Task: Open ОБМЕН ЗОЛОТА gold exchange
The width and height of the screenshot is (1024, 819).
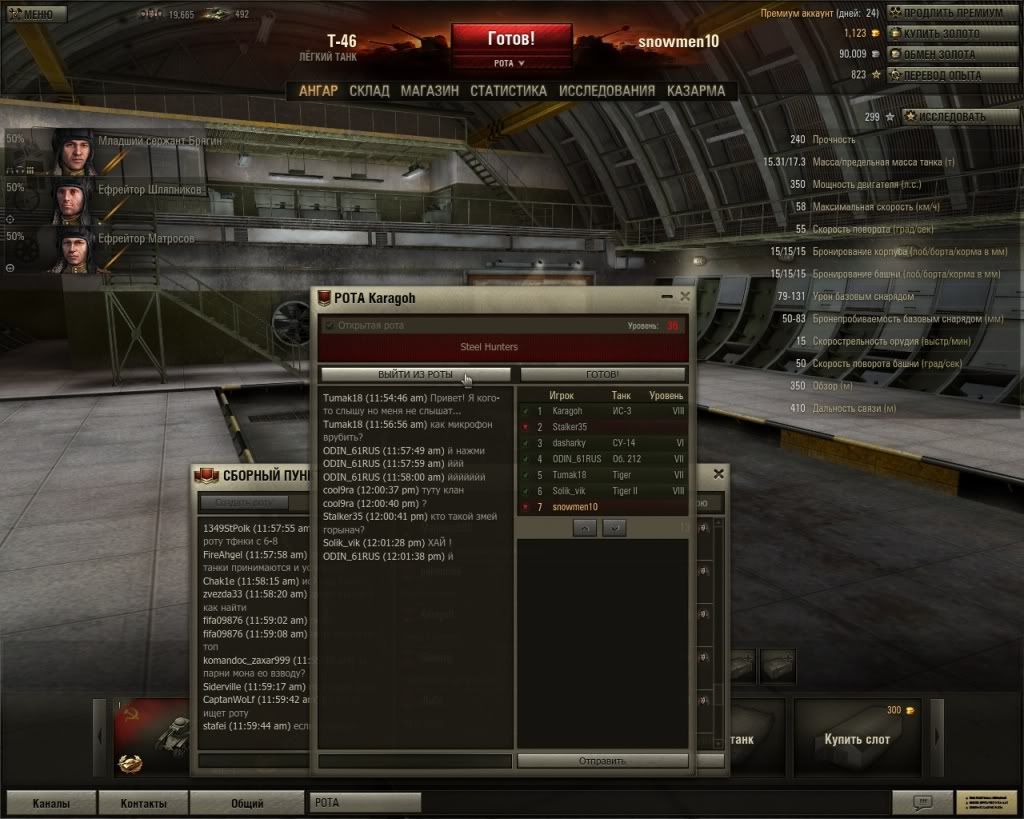Action: pos(941,54)
